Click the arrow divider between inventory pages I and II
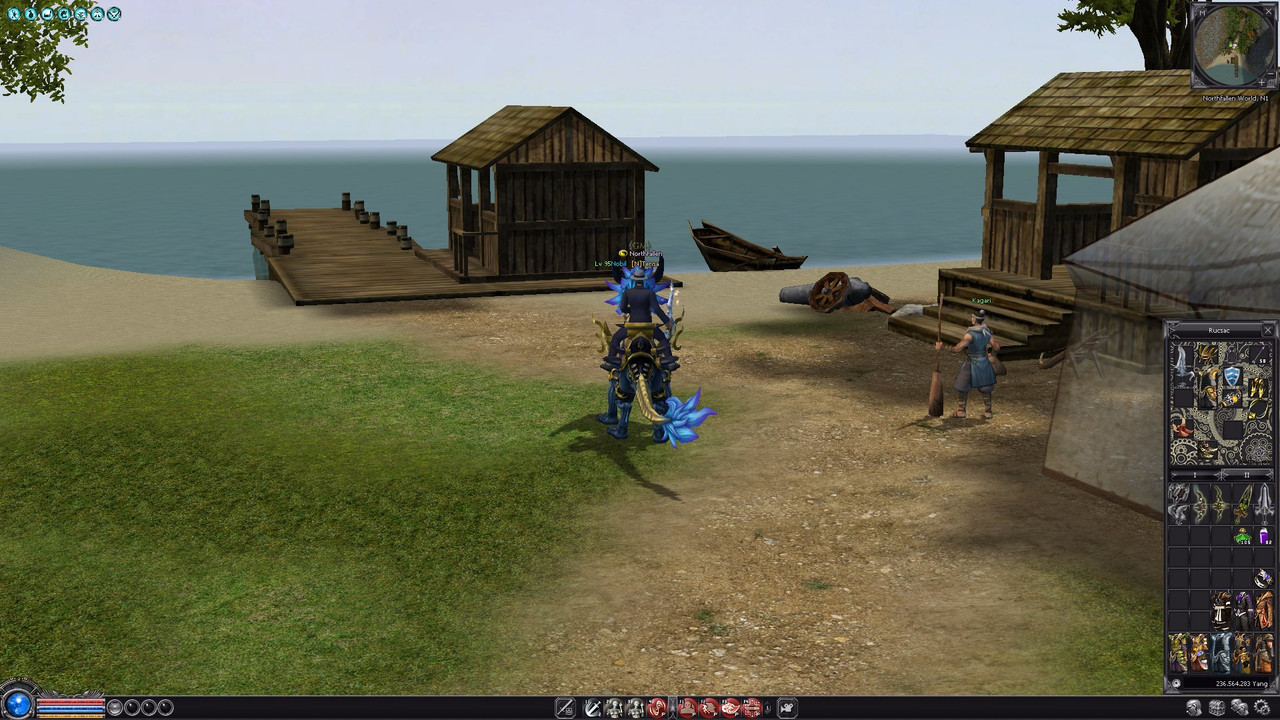This screenshot has height=720, width=1280. tap(1221, 475)
